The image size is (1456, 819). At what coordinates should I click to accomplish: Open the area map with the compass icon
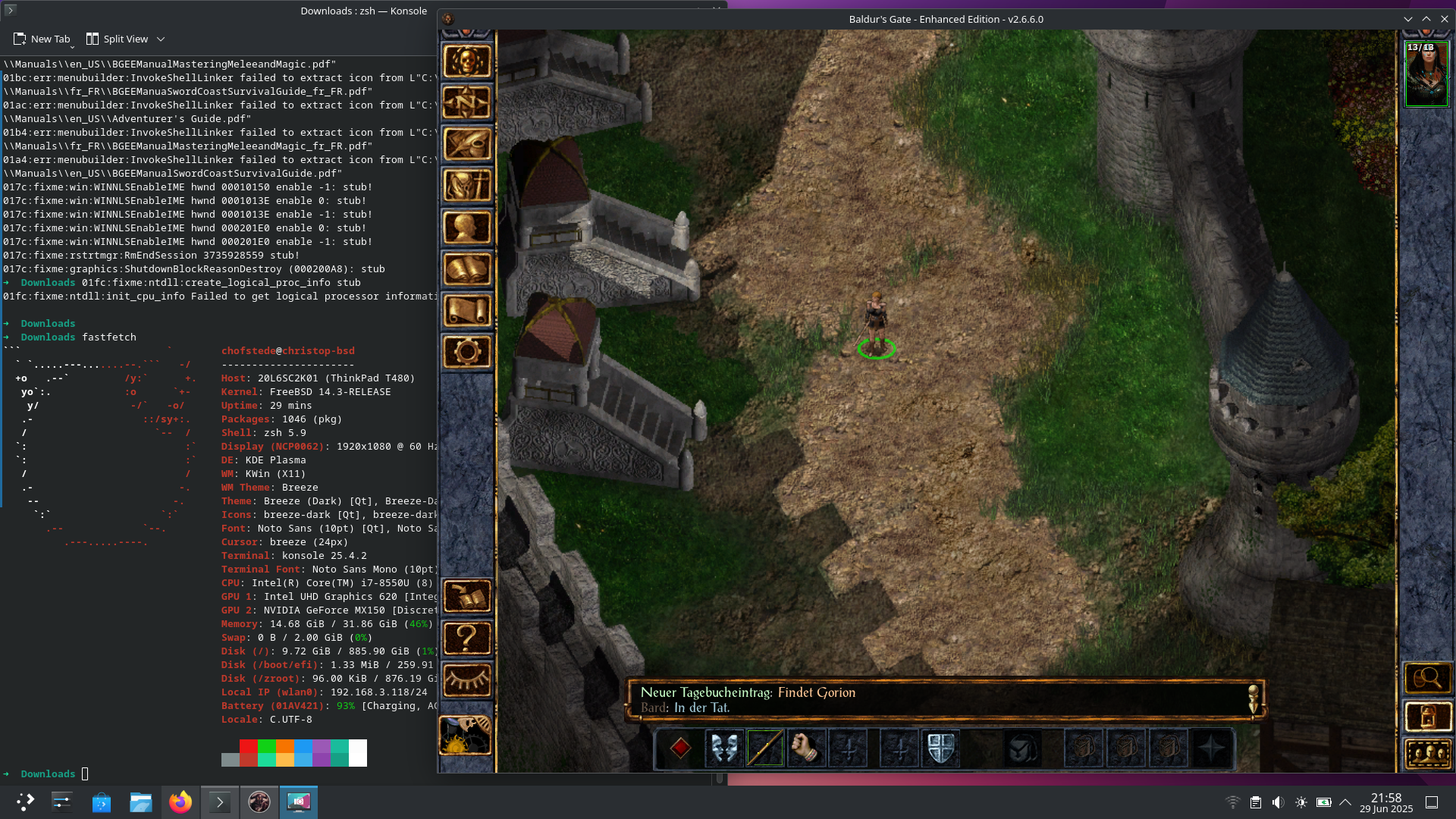click(x=466, y=102)
